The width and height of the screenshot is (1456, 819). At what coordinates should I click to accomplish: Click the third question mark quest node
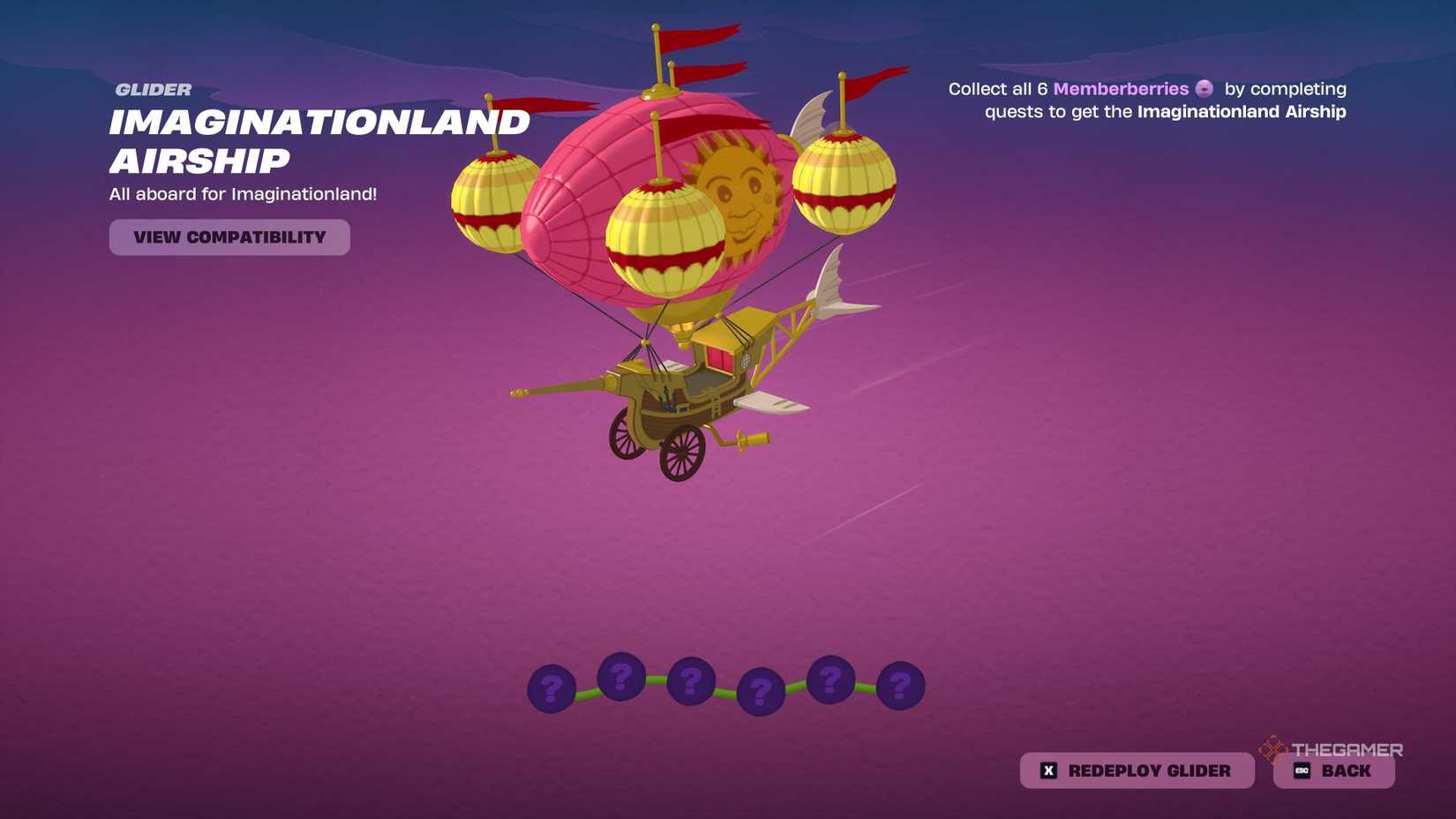690,682
